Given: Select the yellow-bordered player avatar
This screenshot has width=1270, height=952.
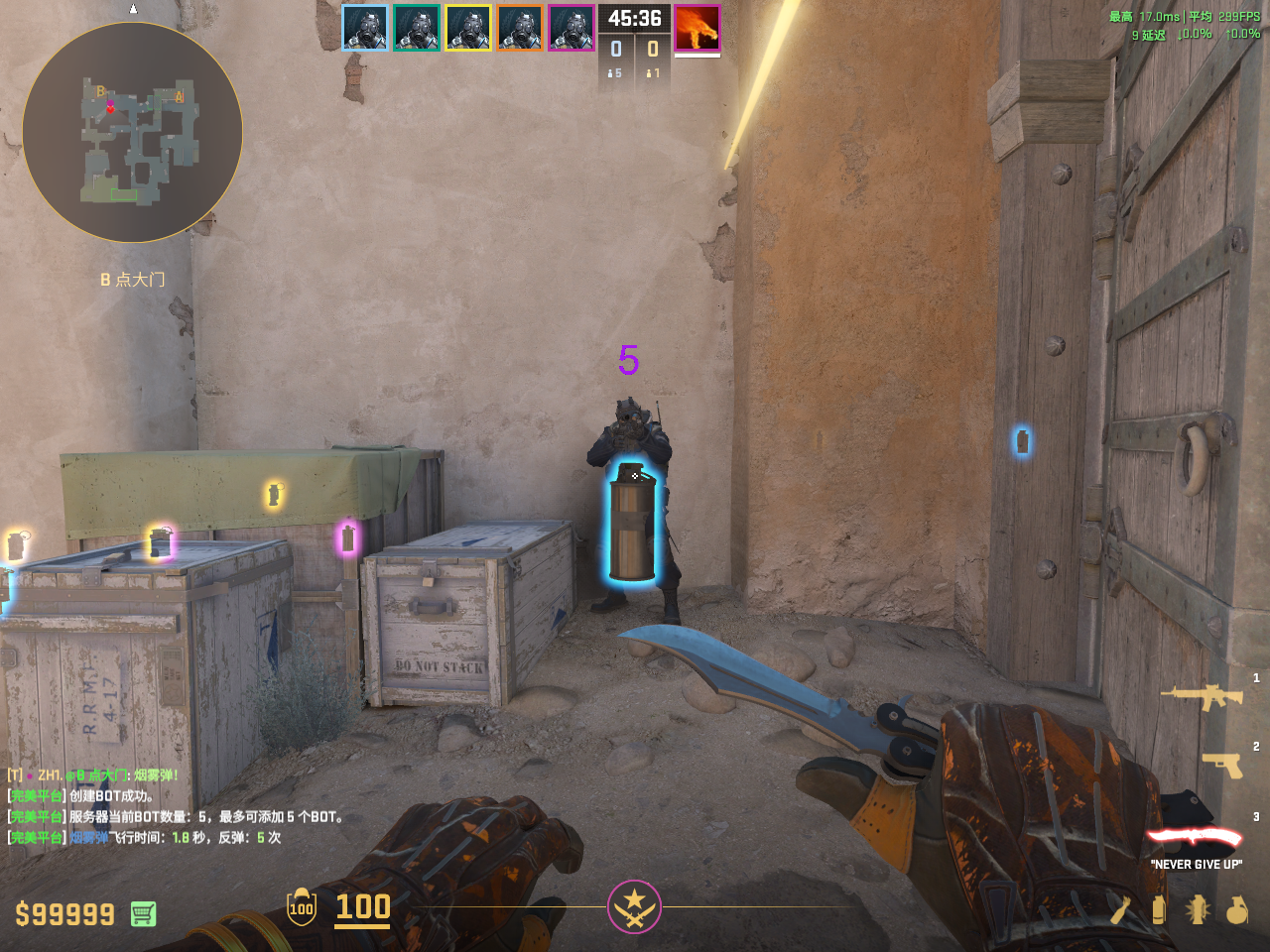Looking at the screenshot, I should click(468, 28).
